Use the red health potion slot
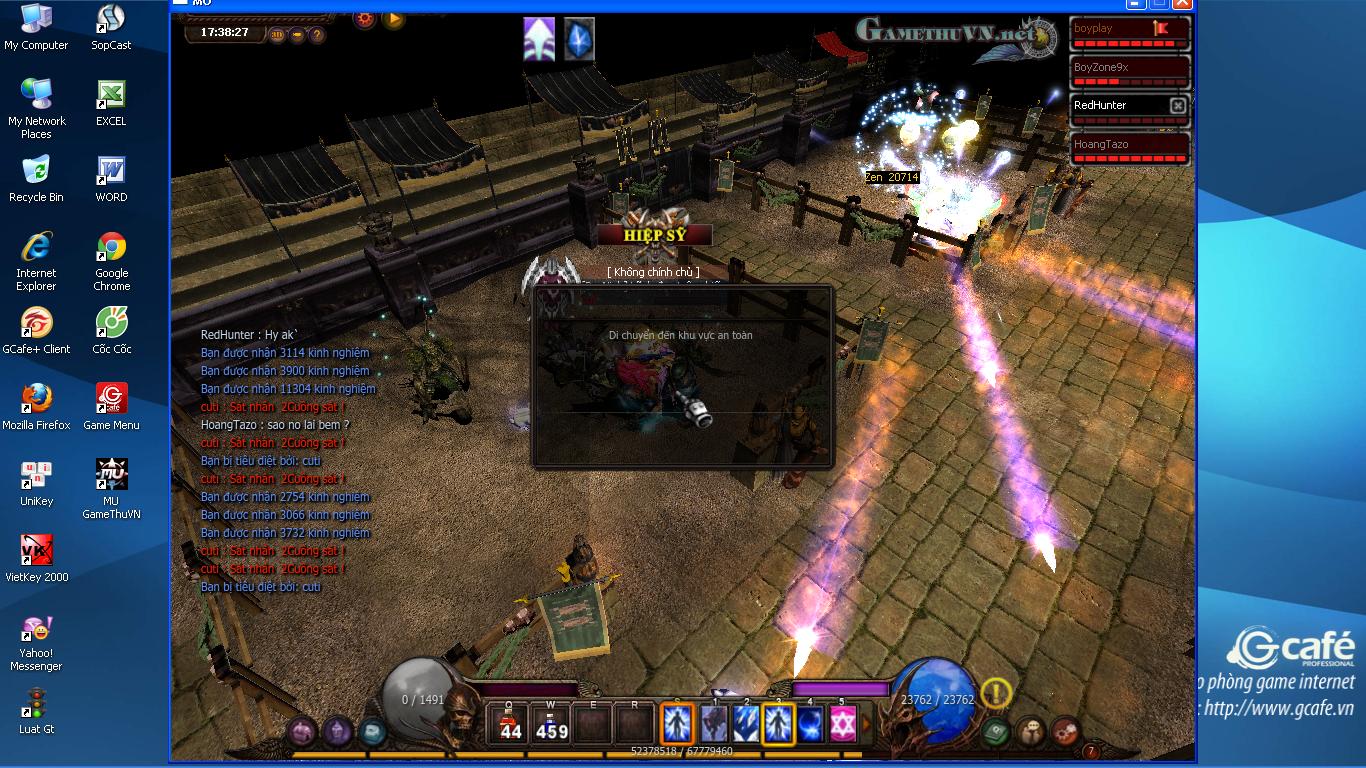The image size is (1366, 768). pyautogui.click(x=510, y=723)
